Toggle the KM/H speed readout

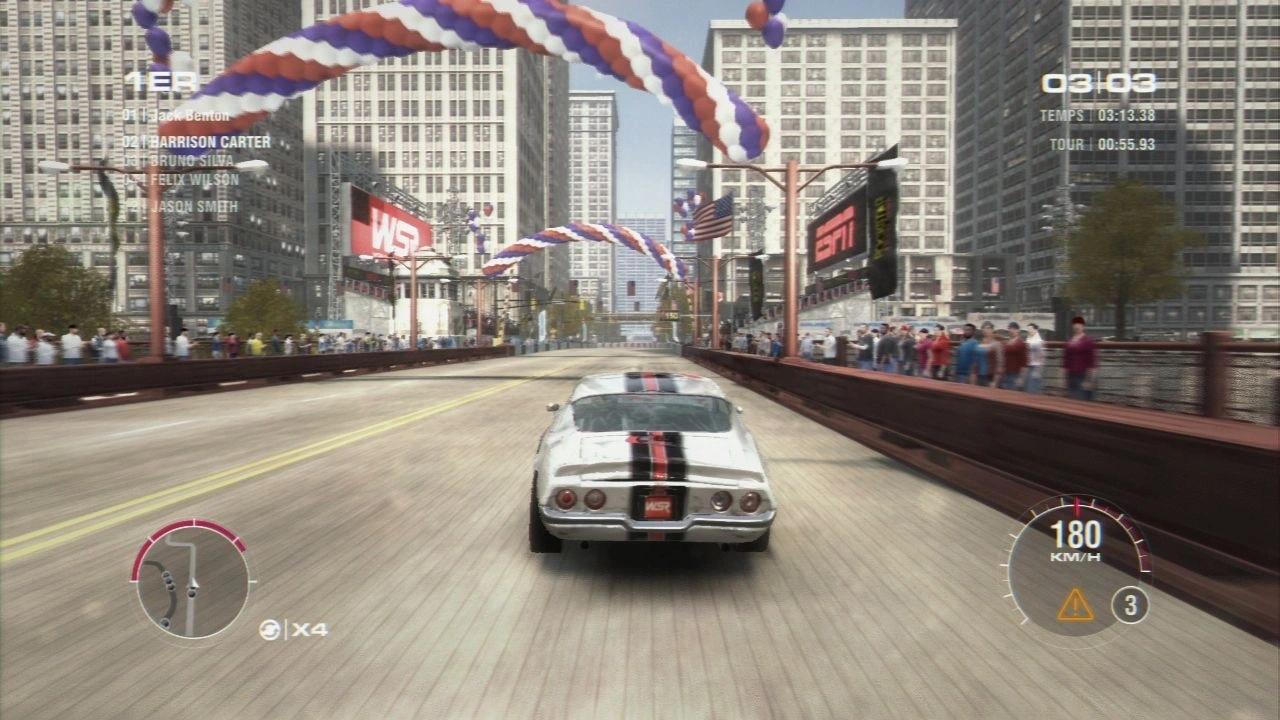click(x=1075, y=541)
